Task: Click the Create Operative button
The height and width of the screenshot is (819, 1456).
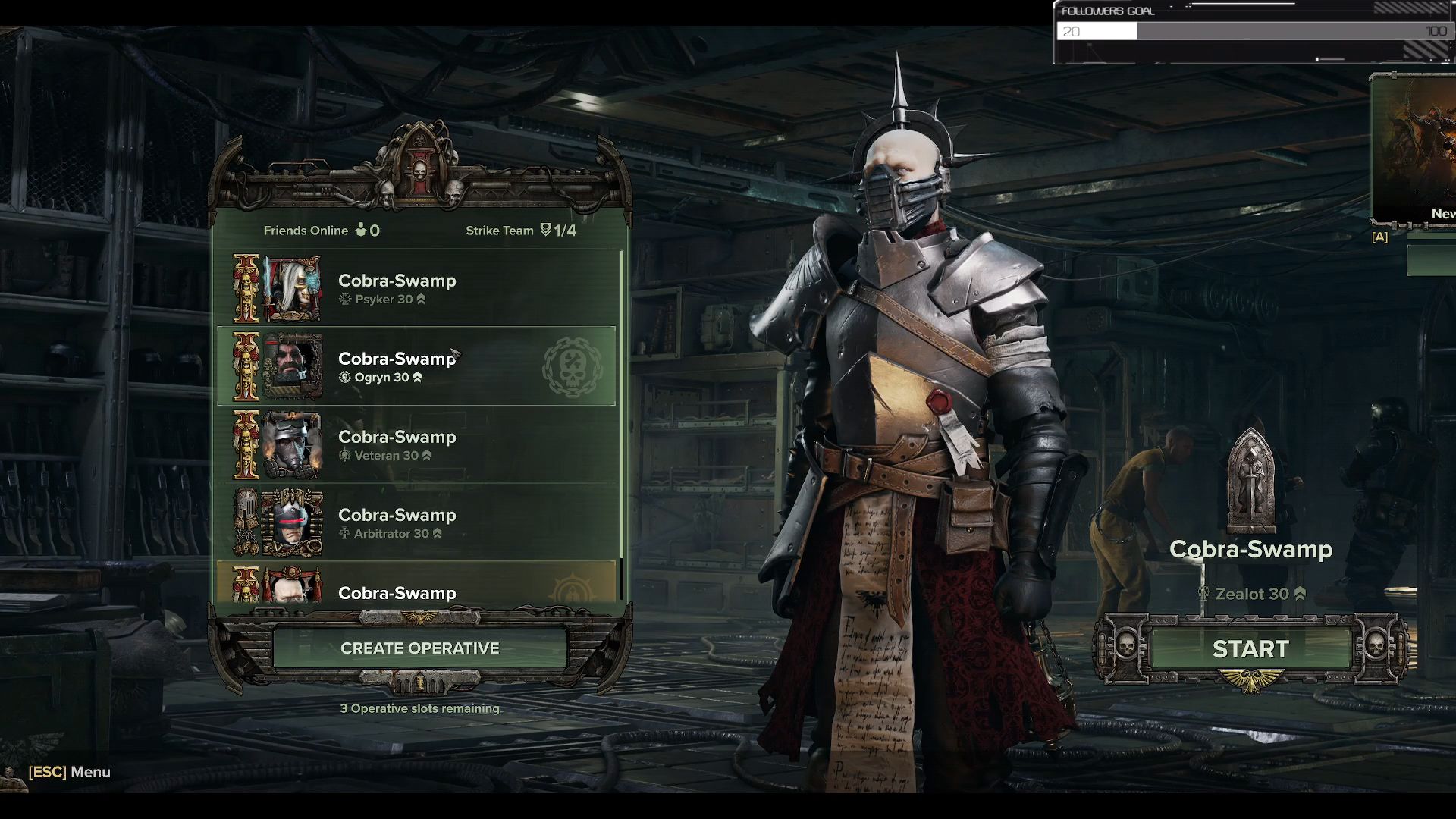Action: click(x=419, y=648)
